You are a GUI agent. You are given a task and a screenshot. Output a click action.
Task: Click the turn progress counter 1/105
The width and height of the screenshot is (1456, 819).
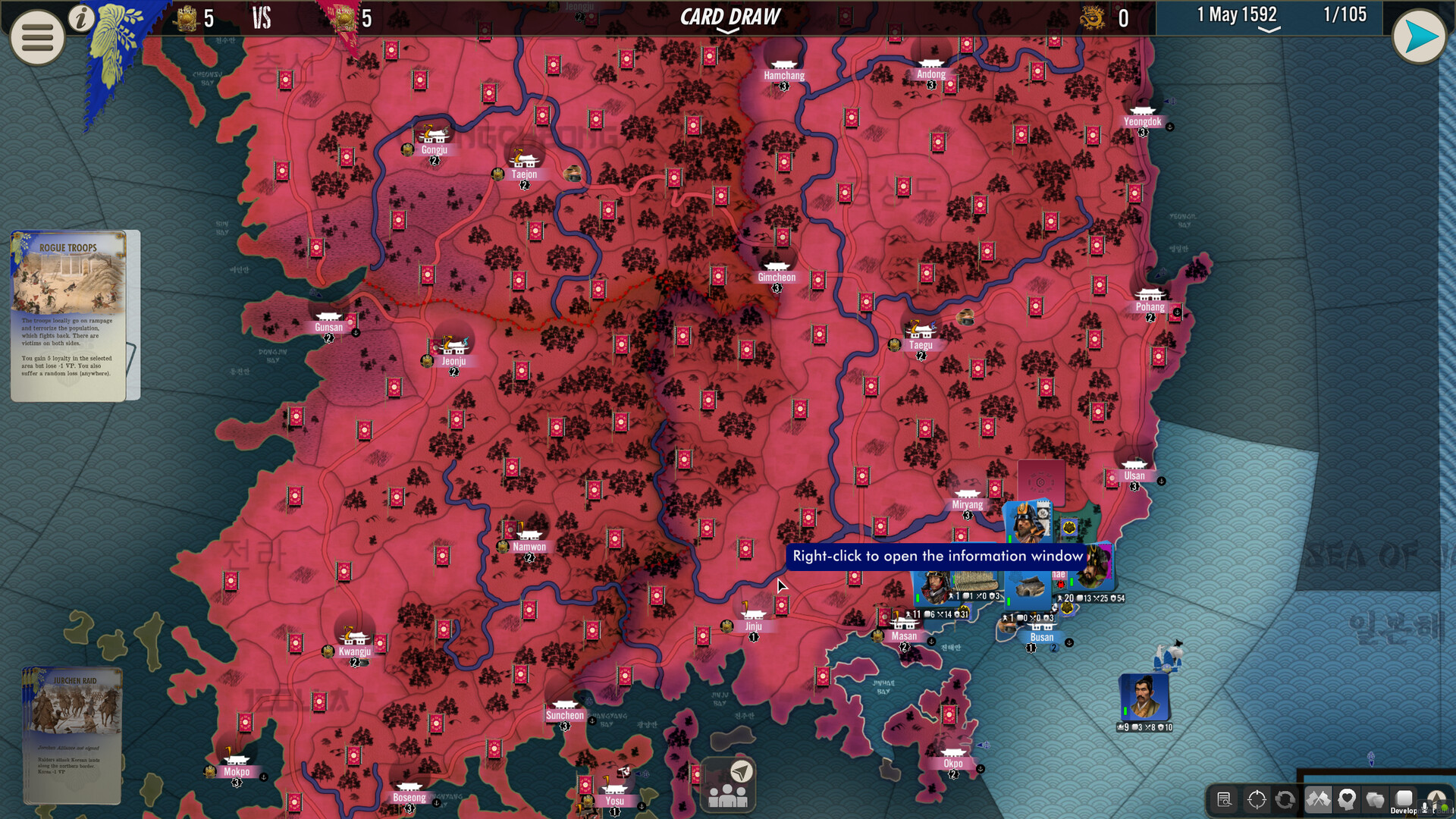[1346, 14]
